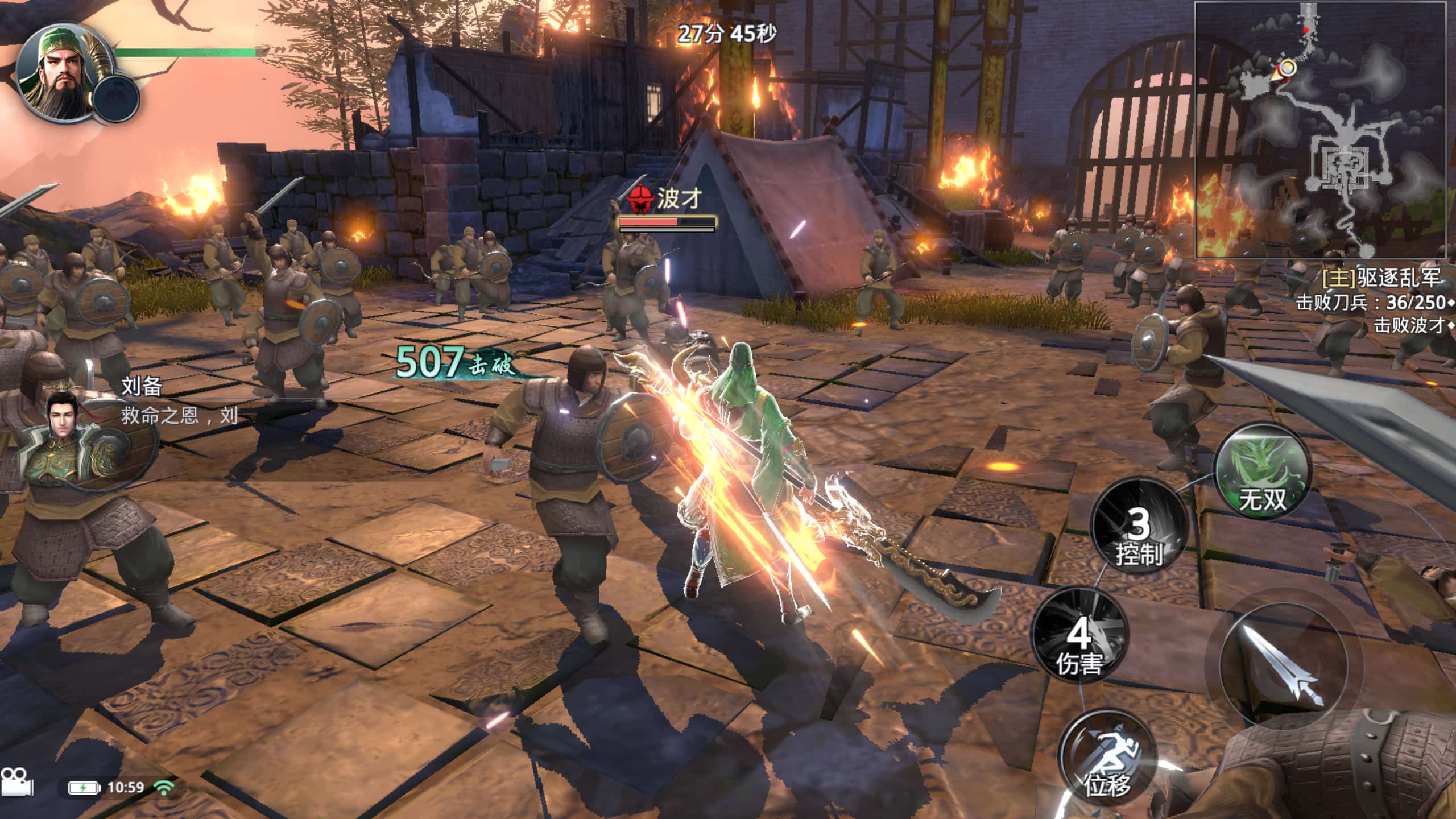Select the 驱逐乱军 main quest tracker
1456x819 pixels.
1382,278
